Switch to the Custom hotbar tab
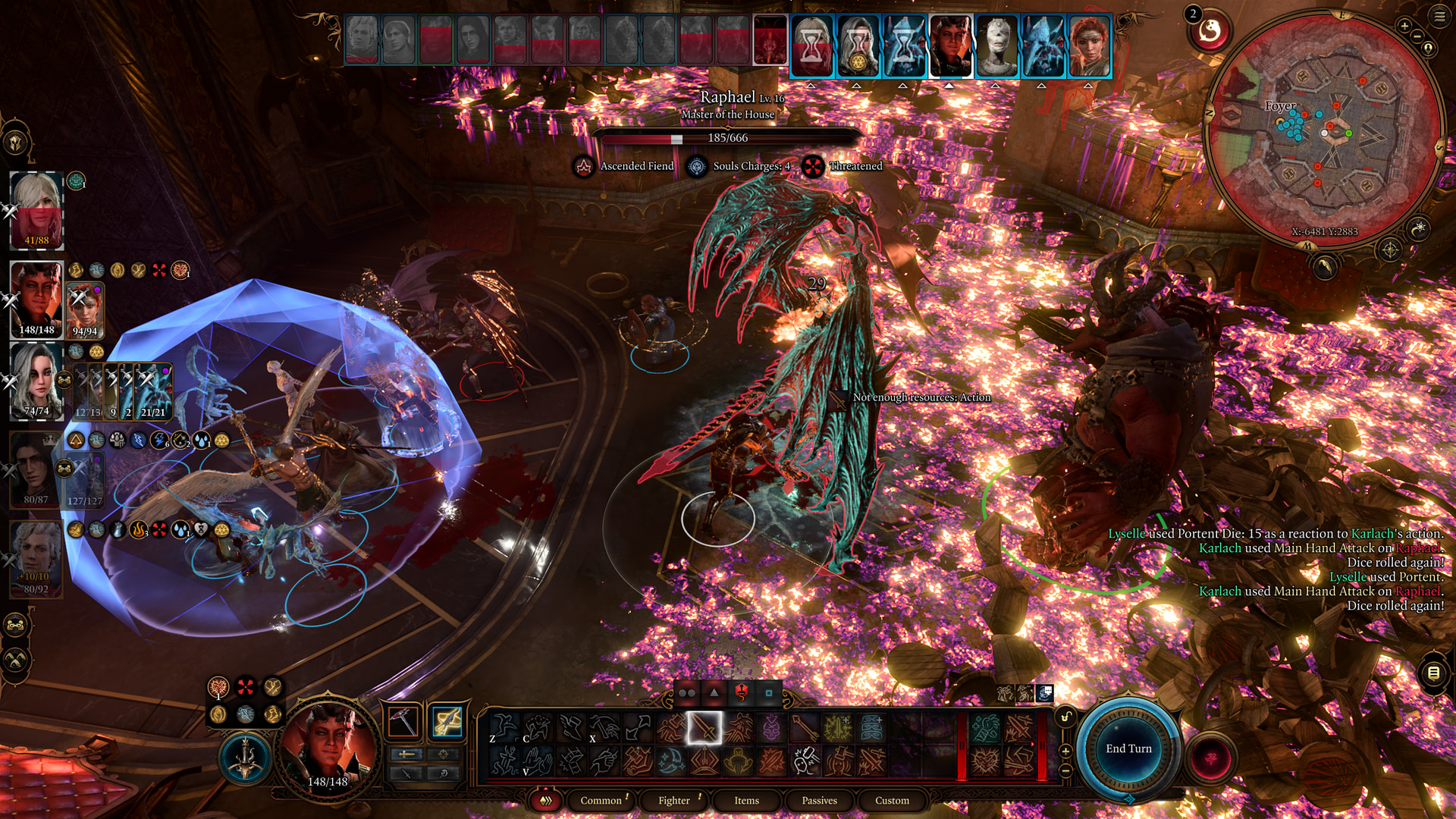Viewport: 1456px width, 819px height. pyautogui.click(x=892, y=801)
